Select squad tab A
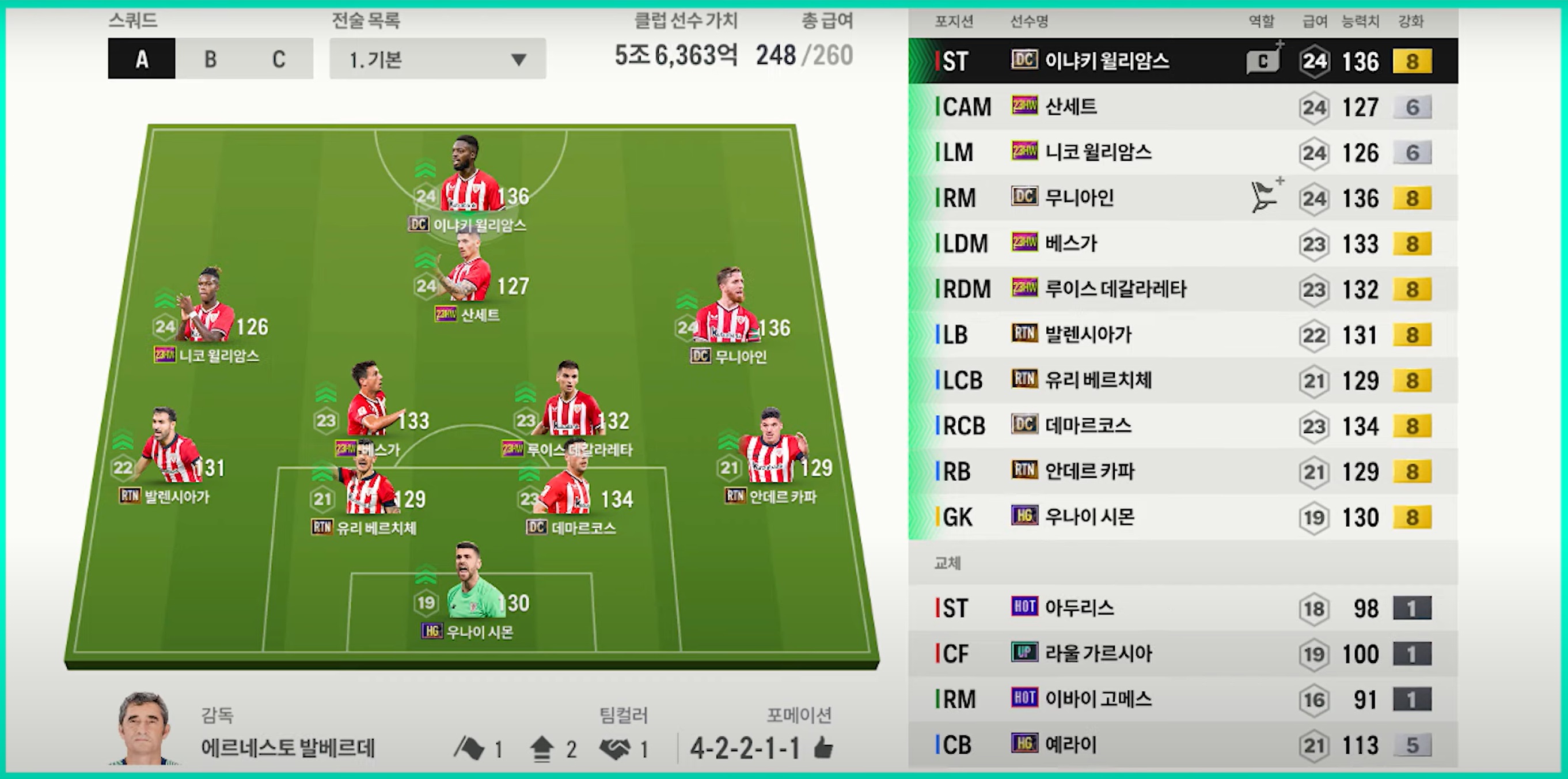The image size is (1568, 779). coord(142,59)
